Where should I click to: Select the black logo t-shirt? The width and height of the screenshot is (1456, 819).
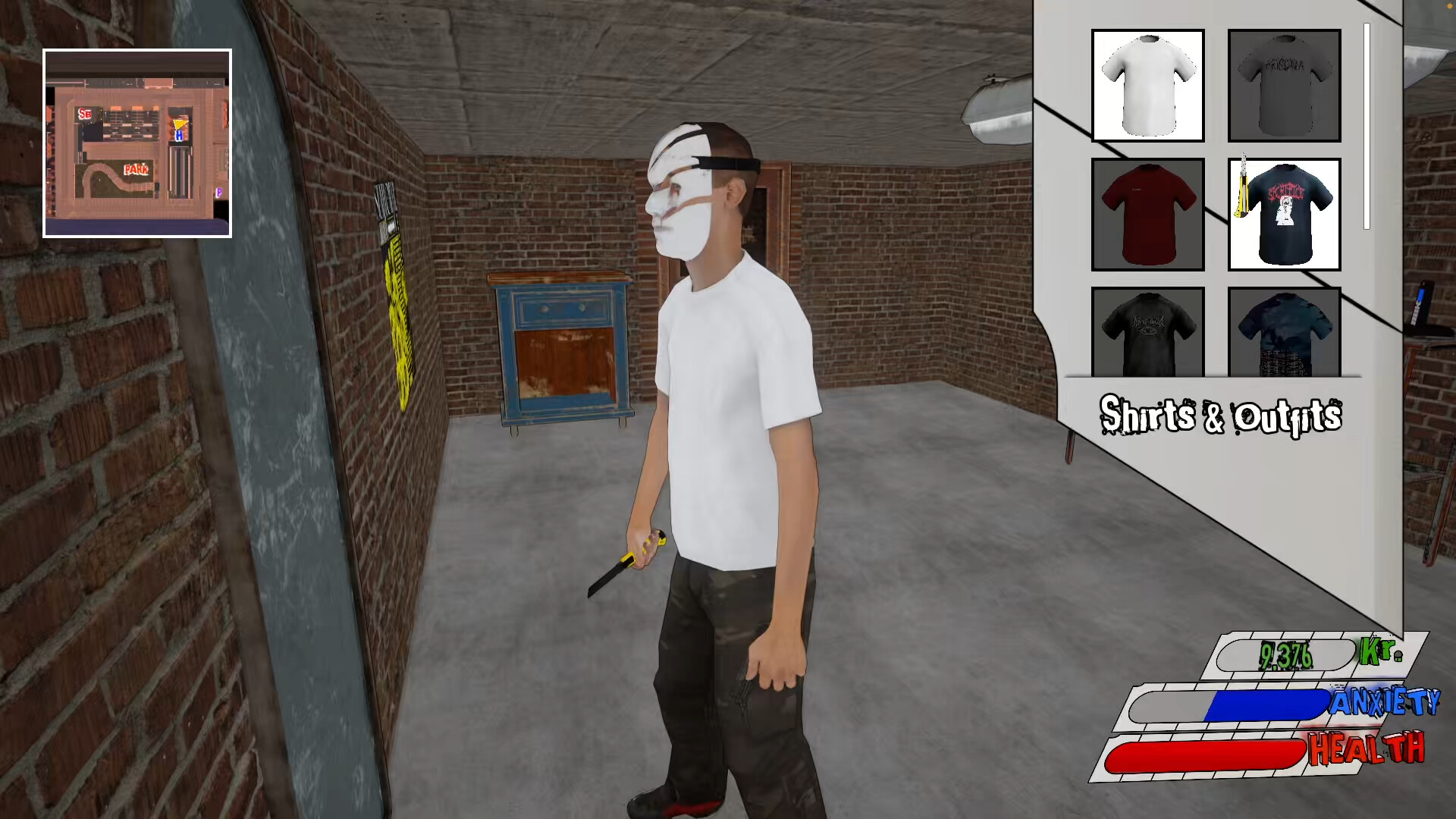coord(1147,335)
